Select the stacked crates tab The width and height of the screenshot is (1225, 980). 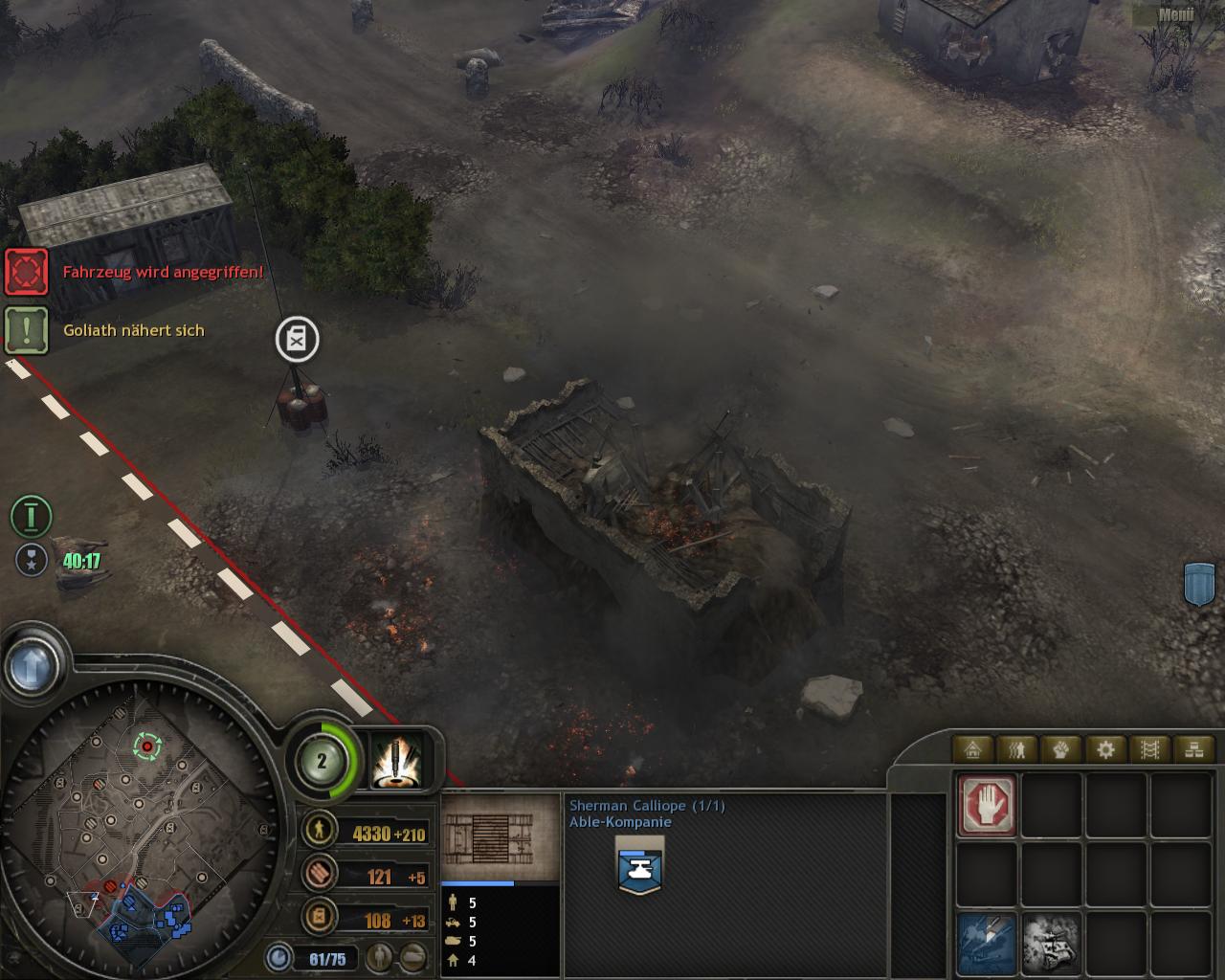pyautogui.click(x=1193, y=749)
